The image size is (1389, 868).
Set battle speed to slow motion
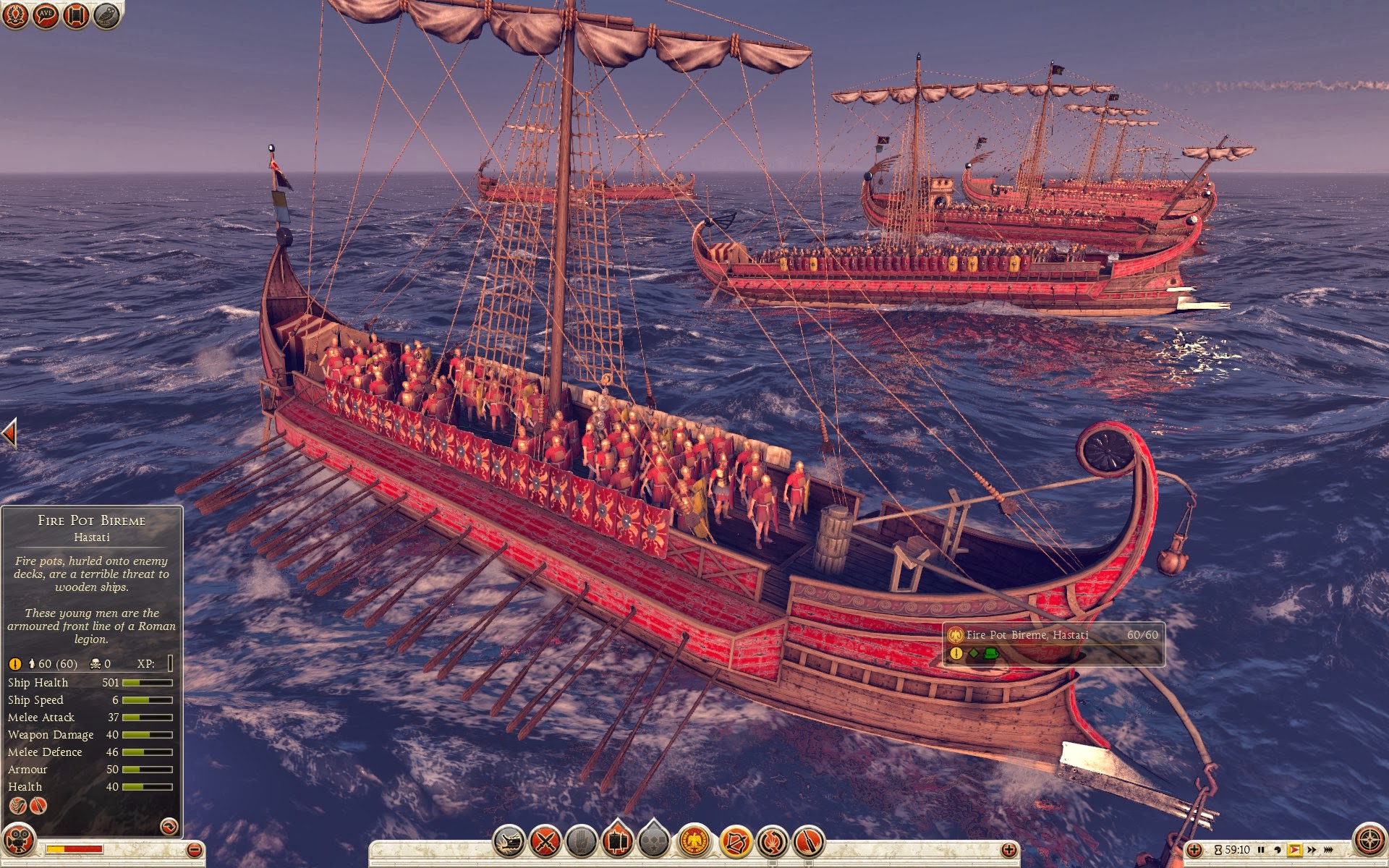coord(1277,850)
